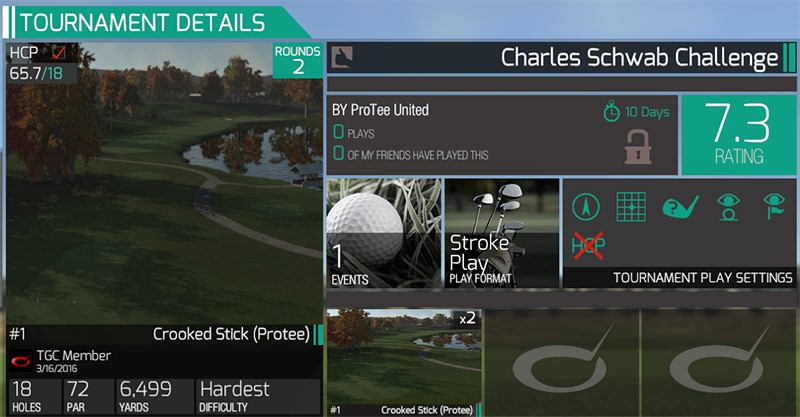
Task: Select the Rounds 2 indicator
Action: (x=298, y=60)
